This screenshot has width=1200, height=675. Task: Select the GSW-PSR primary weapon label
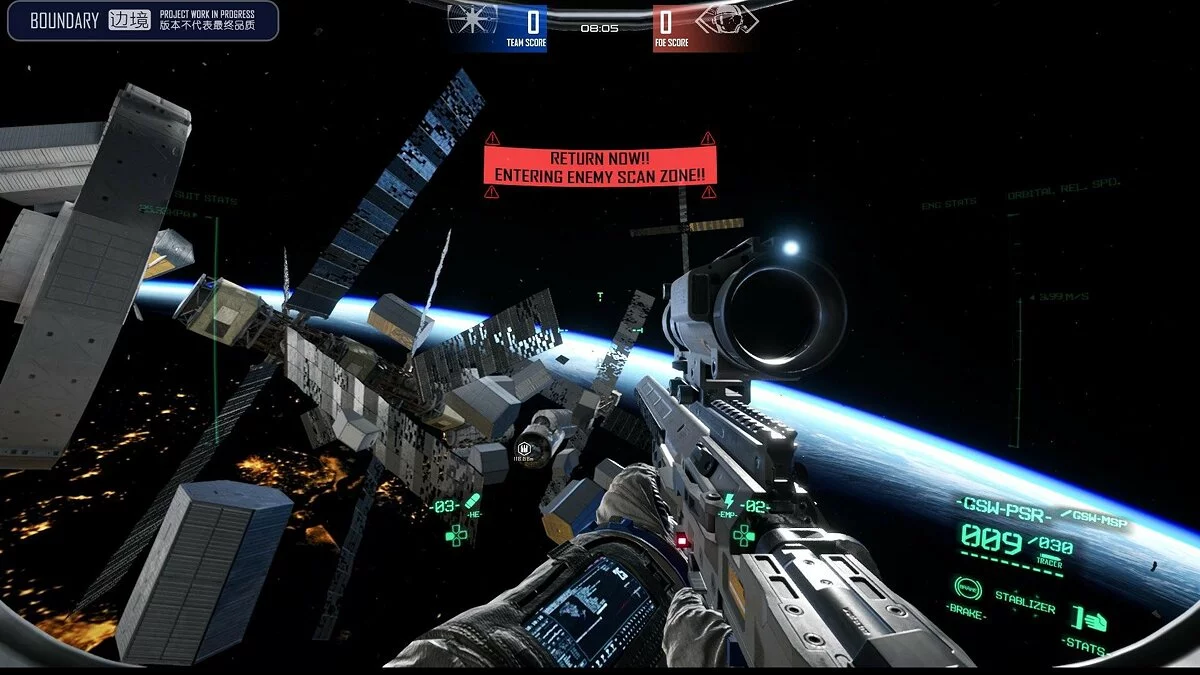1000,505
